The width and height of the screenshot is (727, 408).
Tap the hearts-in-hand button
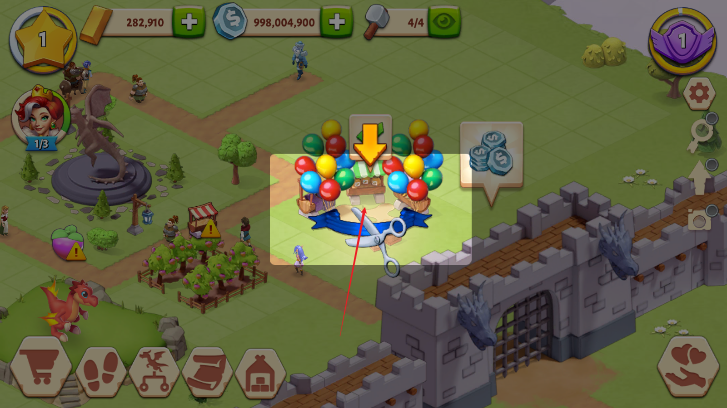pos(689,367)
